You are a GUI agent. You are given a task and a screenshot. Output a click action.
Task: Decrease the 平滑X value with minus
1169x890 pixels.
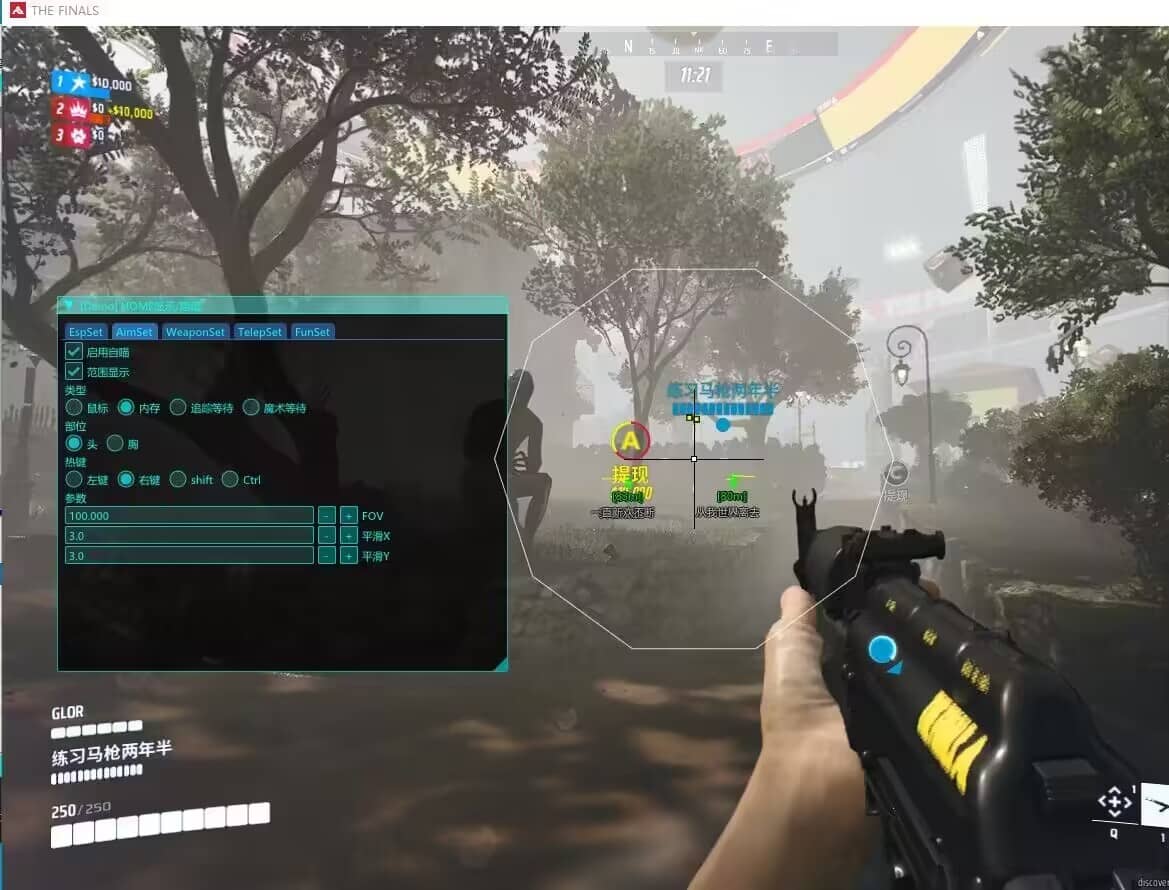(x=326, y=536)
